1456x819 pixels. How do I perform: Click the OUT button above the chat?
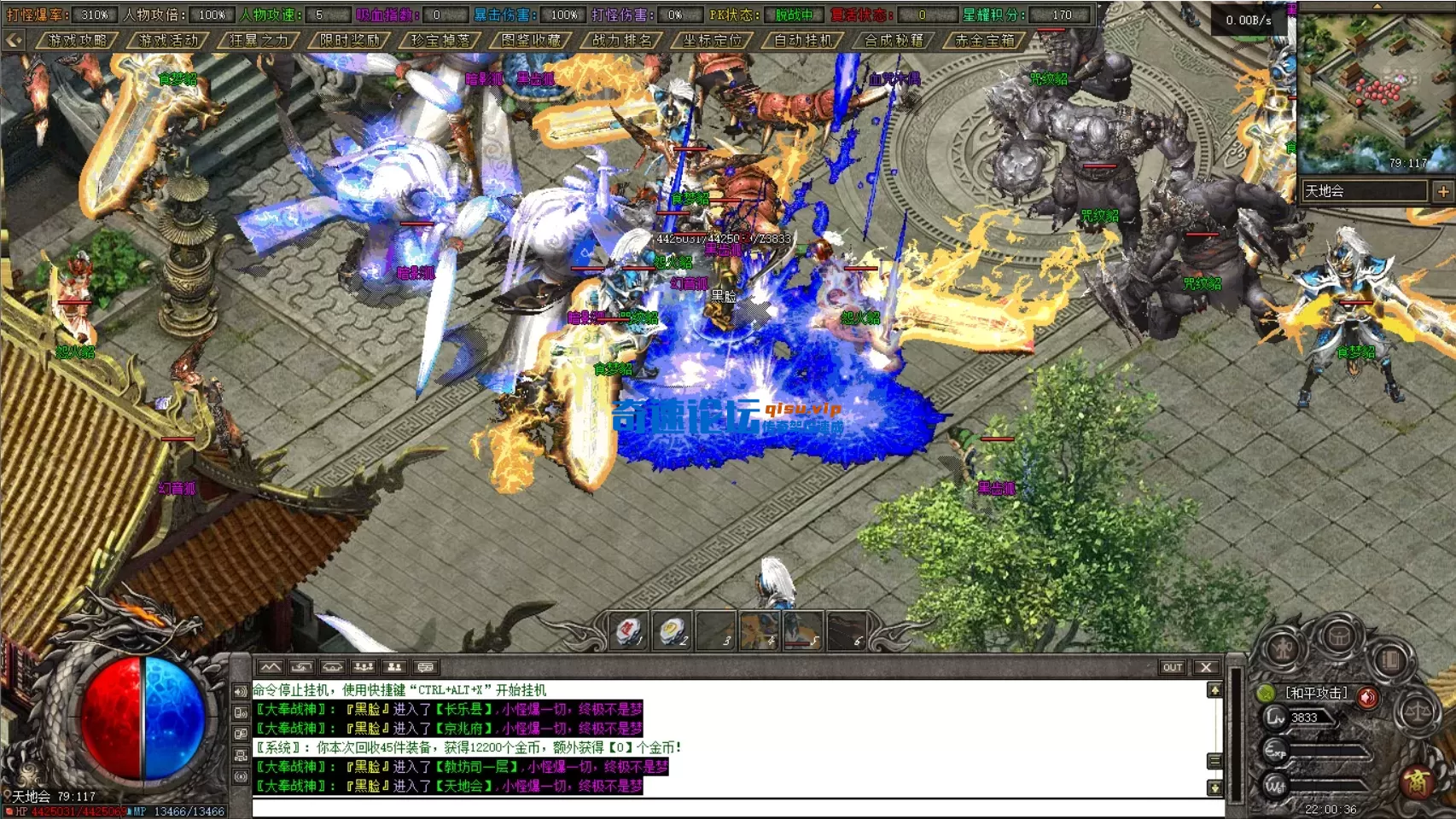click(x=1172, y=667)
